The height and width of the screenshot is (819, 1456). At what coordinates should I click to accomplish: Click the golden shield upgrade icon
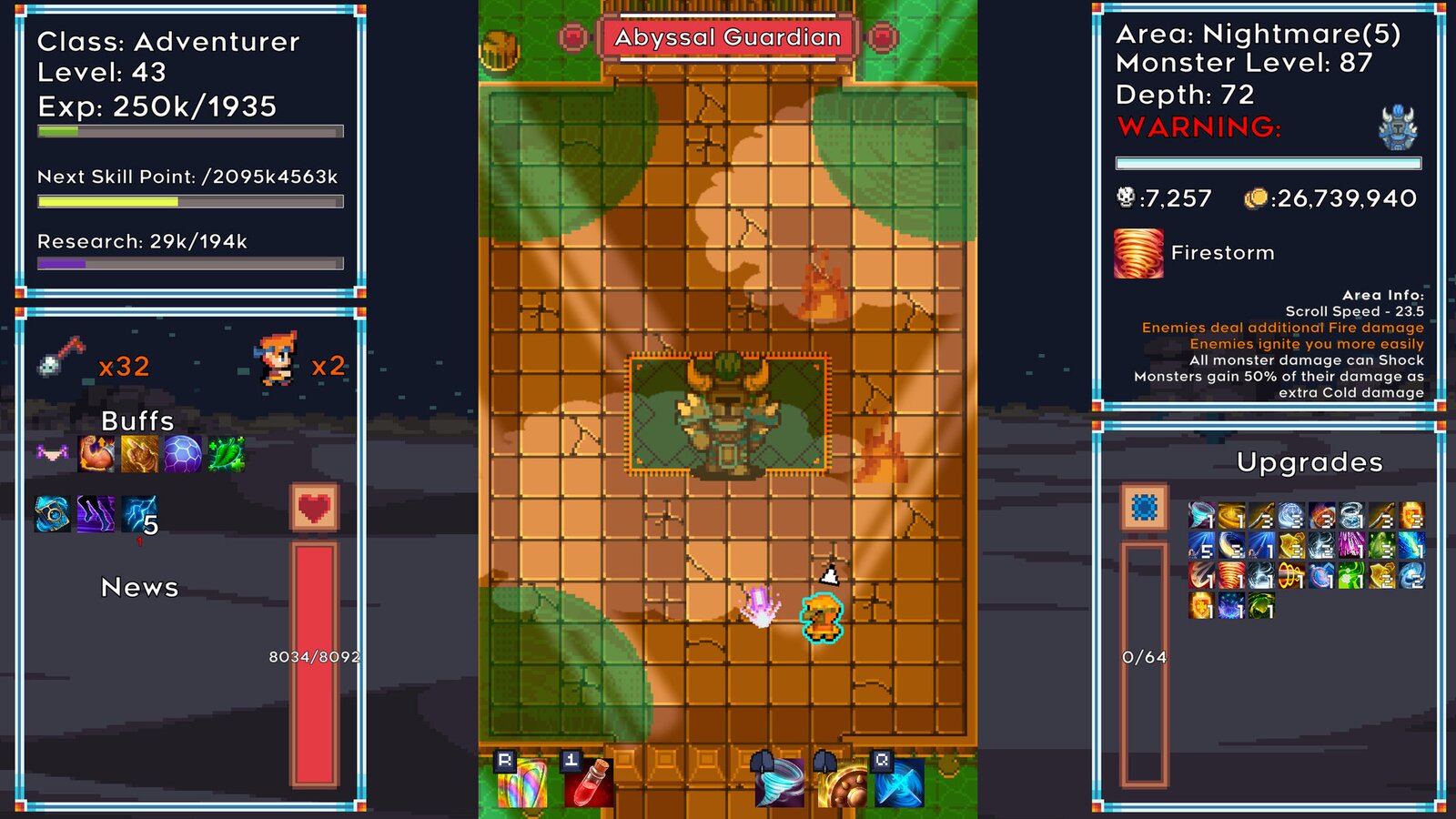[1290, 546]
